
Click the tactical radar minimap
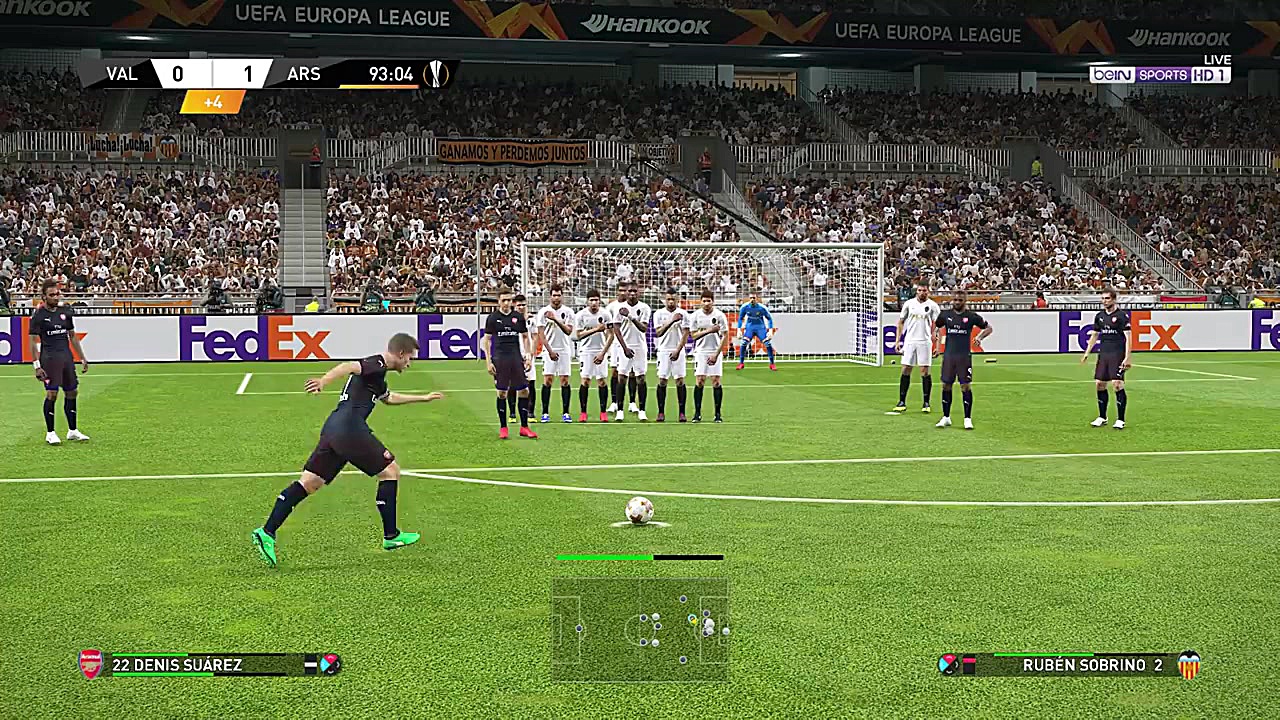pyautogui.click(x=641, y=622)
